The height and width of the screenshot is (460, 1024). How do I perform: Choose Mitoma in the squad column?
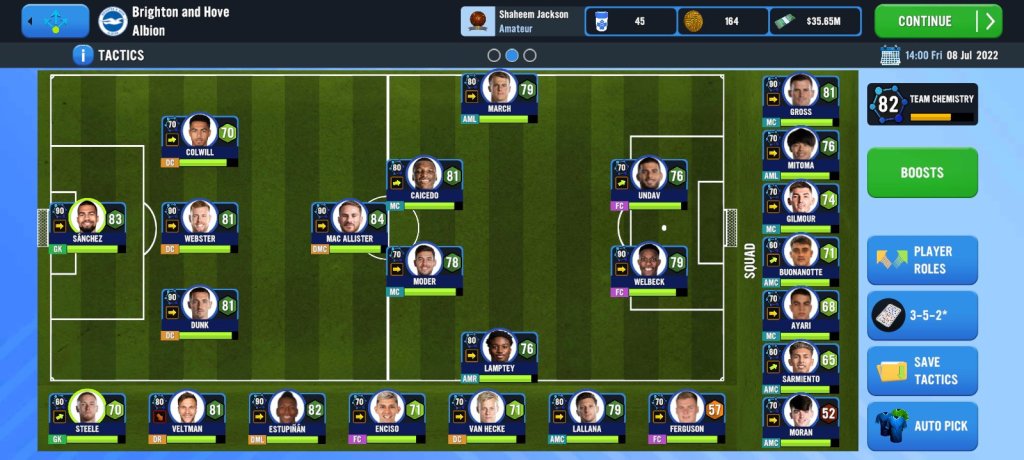tap(800, 152)
